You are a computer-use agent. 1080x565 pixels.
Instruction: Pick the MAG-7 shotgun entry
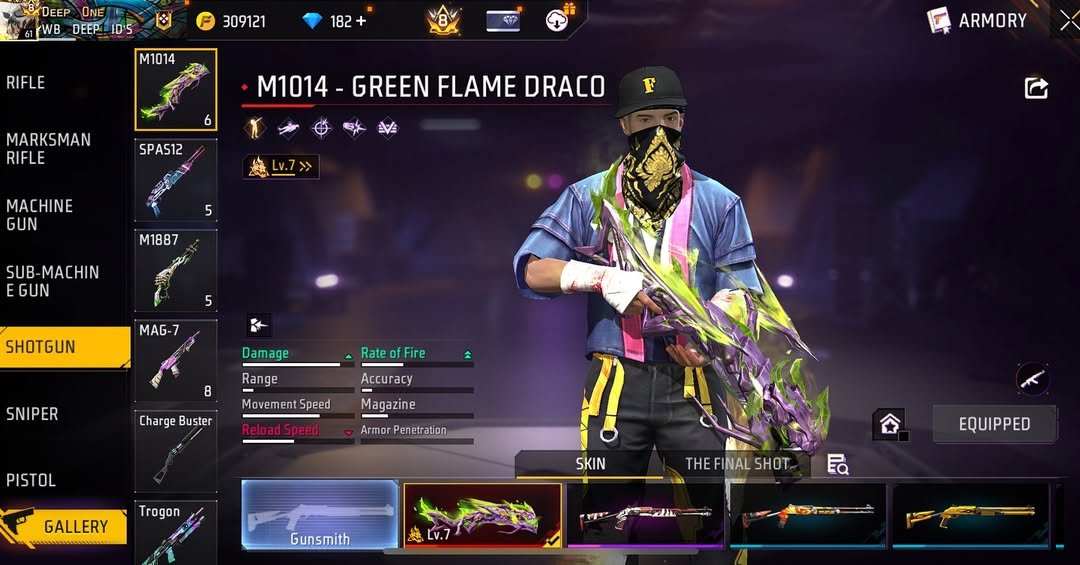point(176,360)
